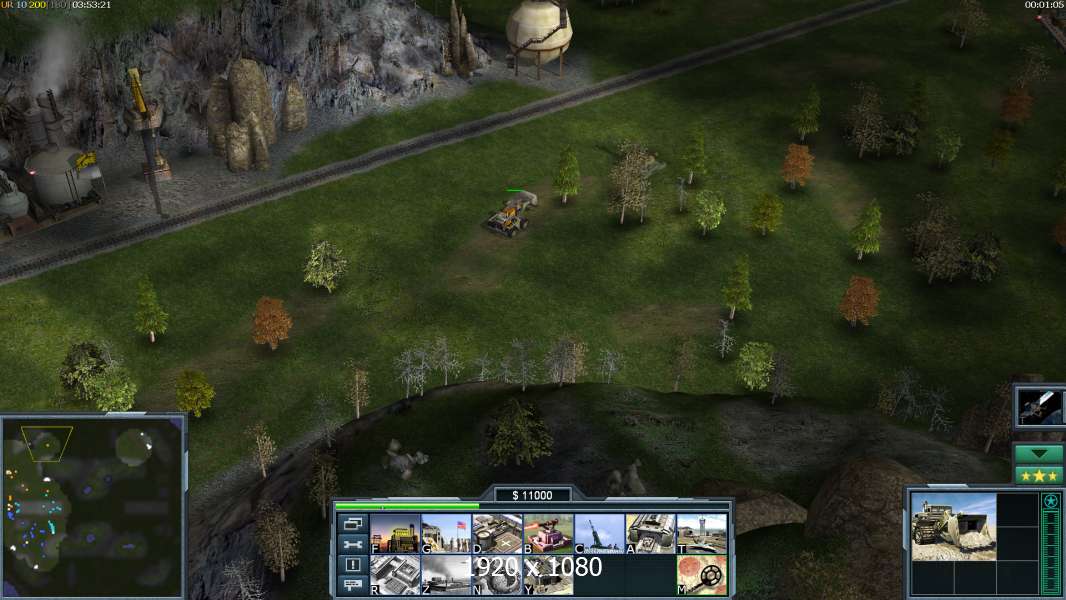
Task: Choose the helipad build icon marked D
Action: (x=497, y=534)
